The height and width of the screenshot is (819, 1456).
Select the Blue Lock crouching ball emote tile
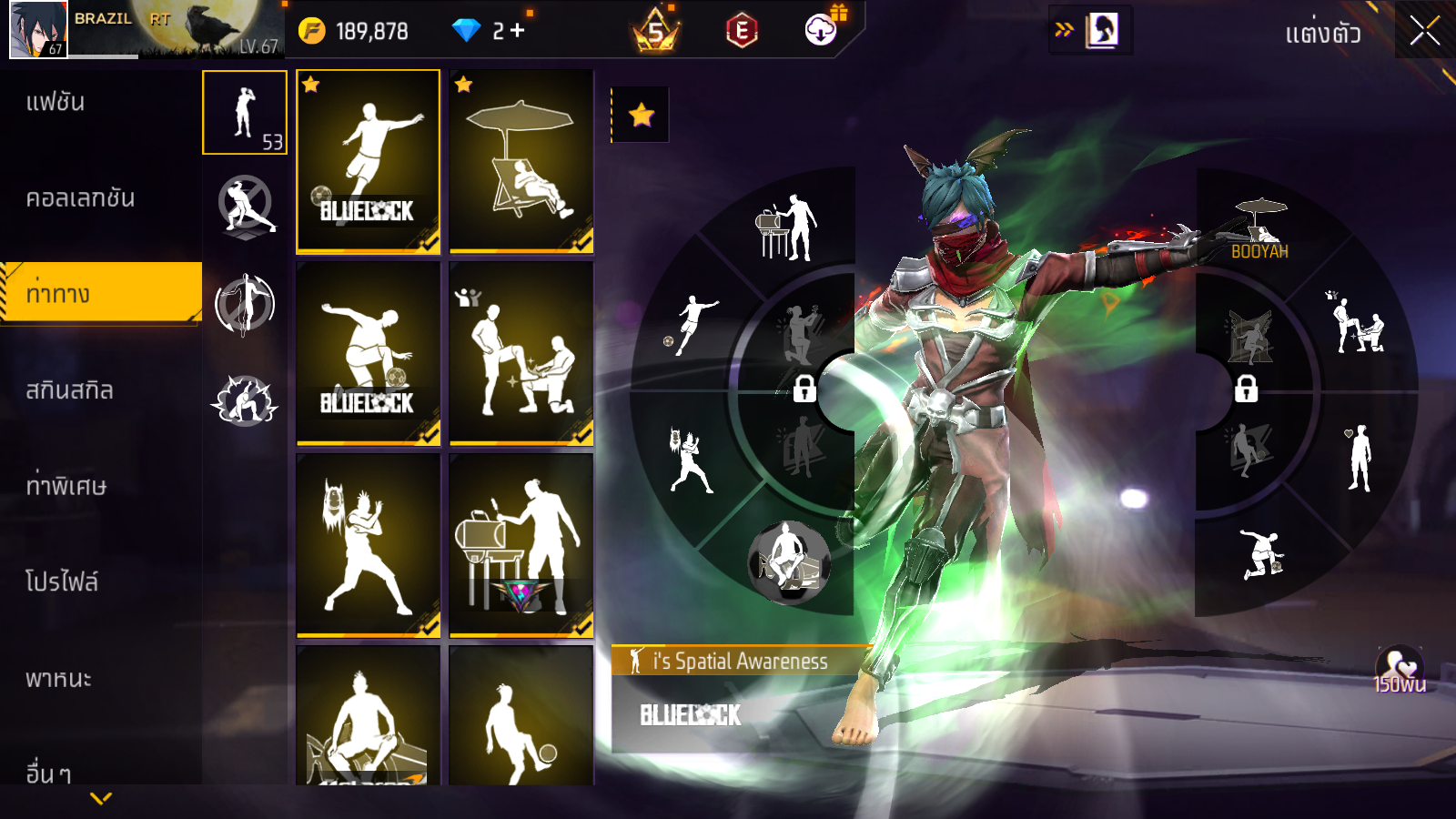point(369,353)
